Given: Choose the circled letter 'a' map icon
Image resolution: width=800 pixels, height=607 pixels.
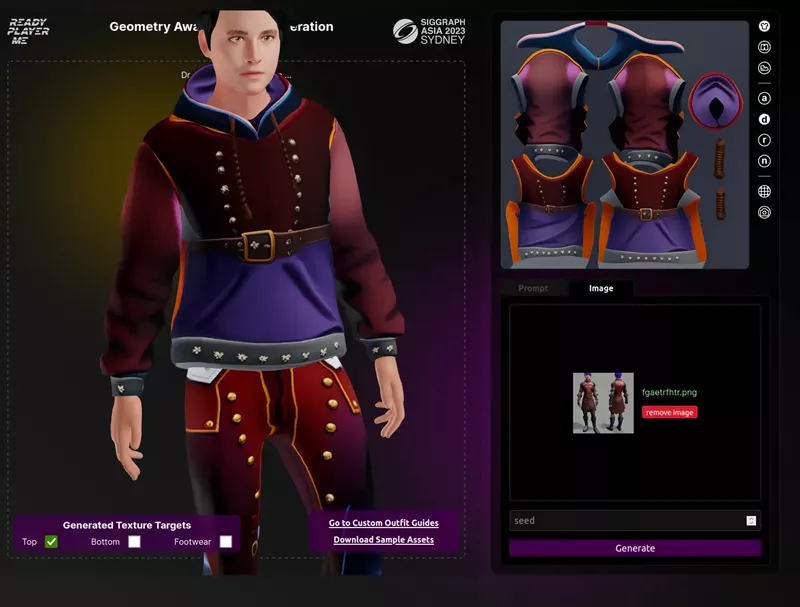Looking at the screenshot, I should pyautogui.click(x=765, y=98).
